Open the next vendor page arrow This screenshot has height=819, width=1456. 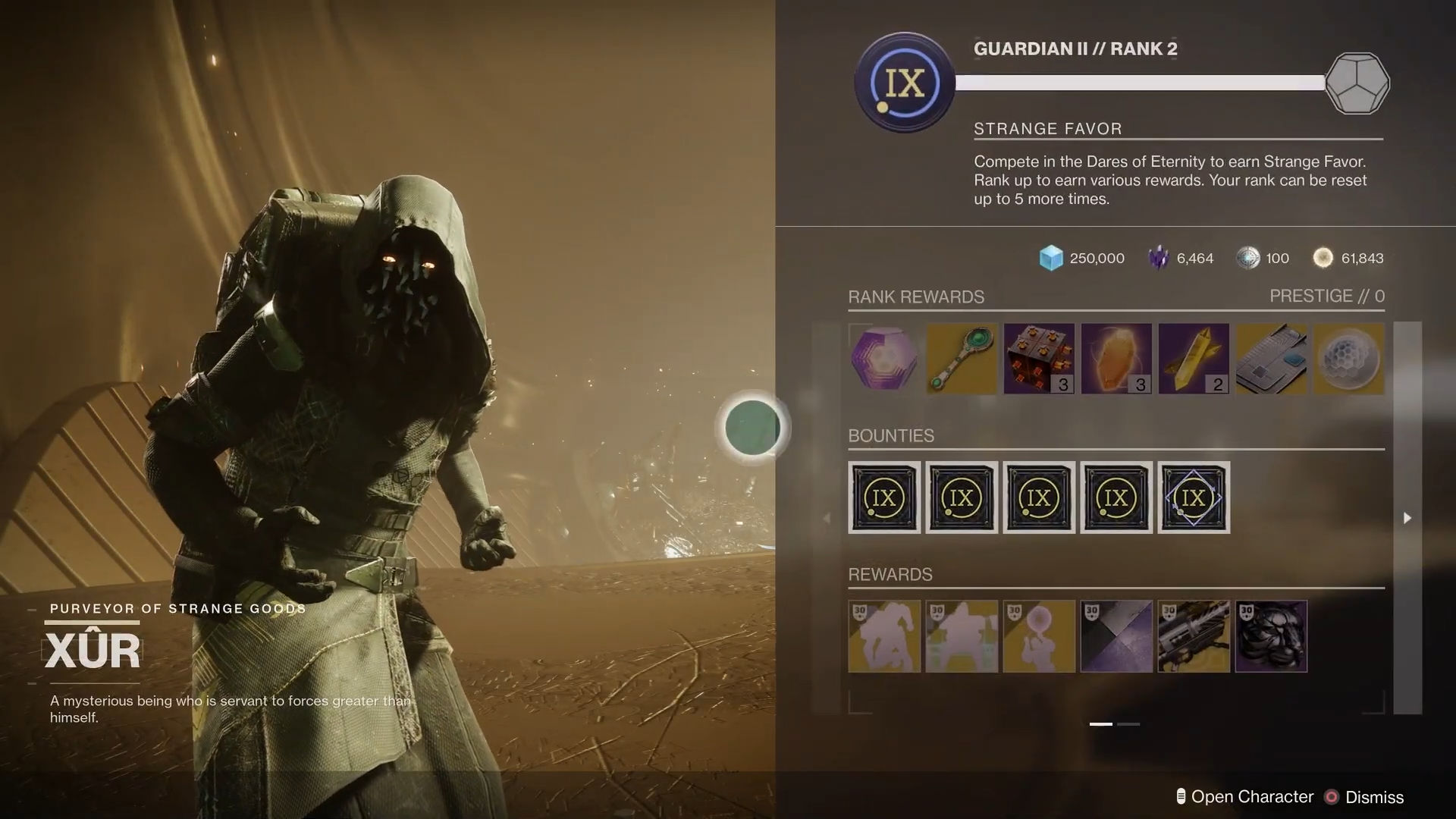pos(1407,518)
